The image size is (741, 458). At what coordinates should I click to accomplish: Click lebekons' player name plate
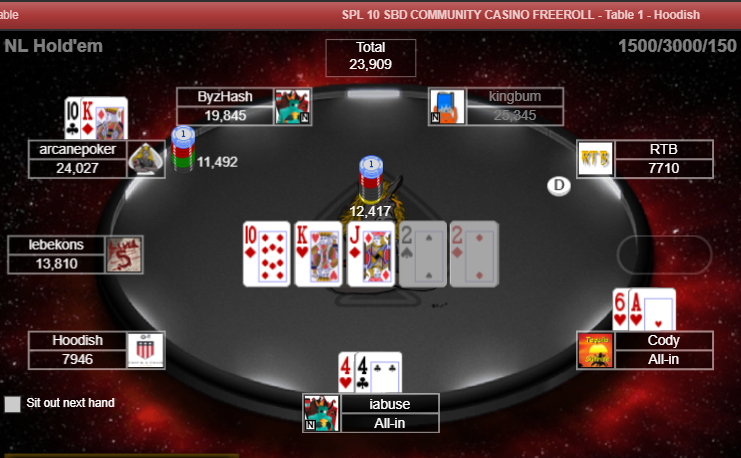click(56, 254)
